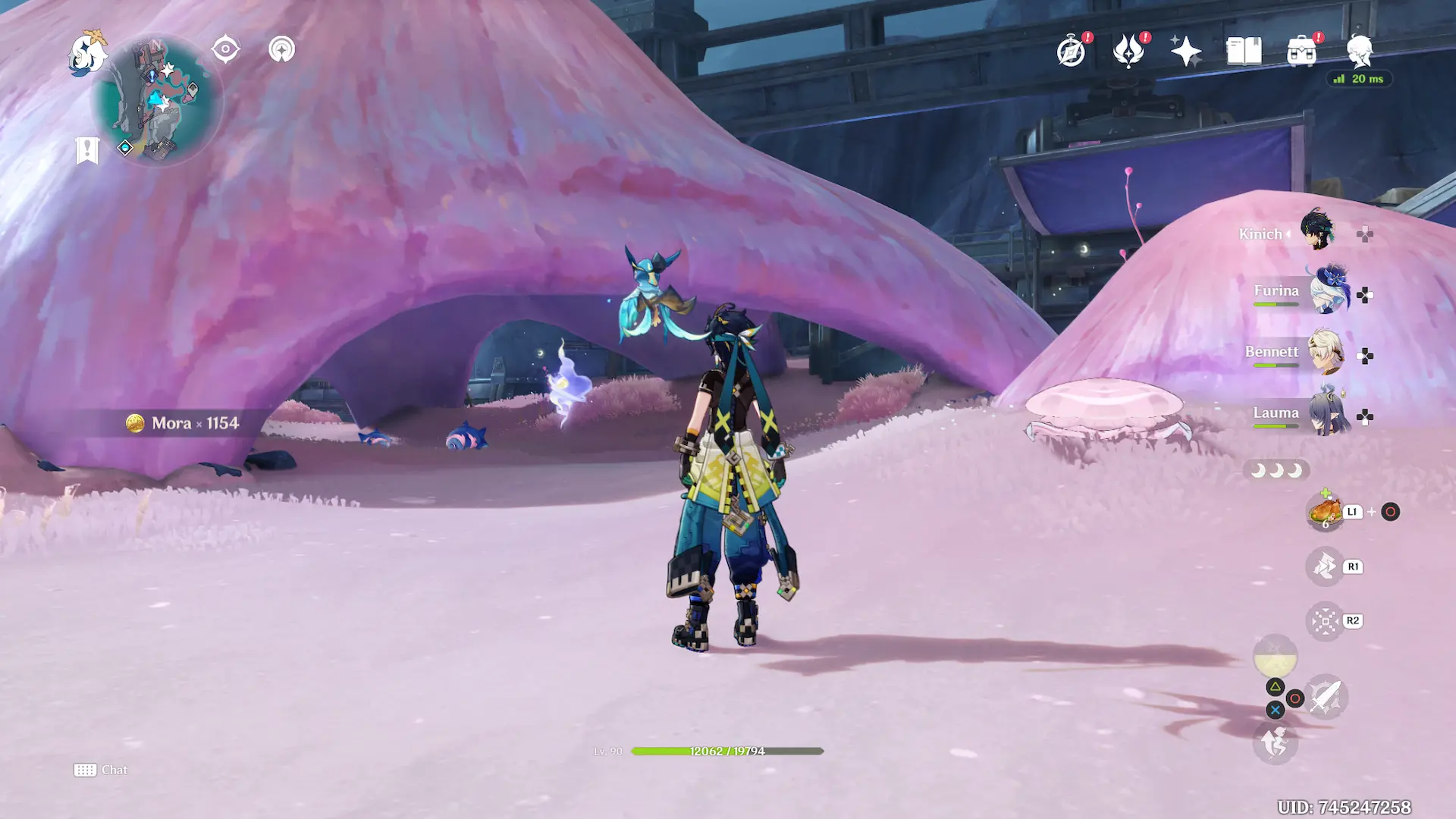Viewport: 1456px width, 819px height.
Task: Click the quest navigation target icon
Action: coord(225,50)
